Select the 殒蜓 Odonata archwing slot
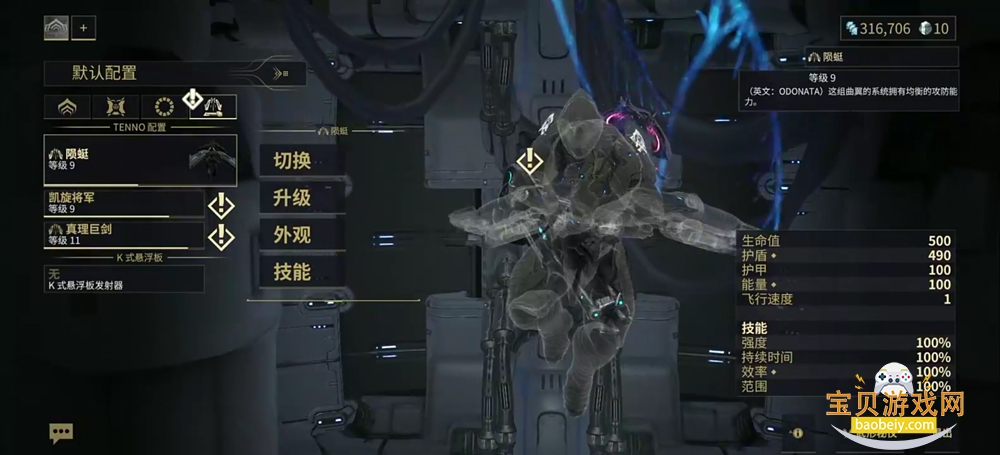 point(141,160)
